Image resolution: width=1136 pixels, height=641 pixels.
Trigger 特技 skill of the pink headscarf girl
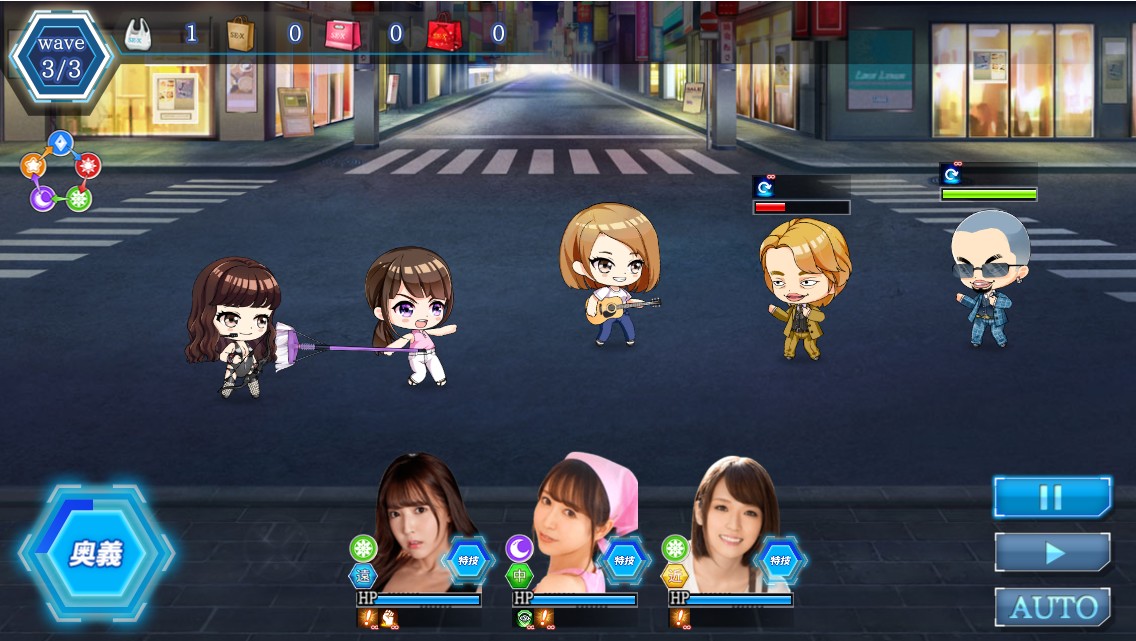click(x=623, y=560)
